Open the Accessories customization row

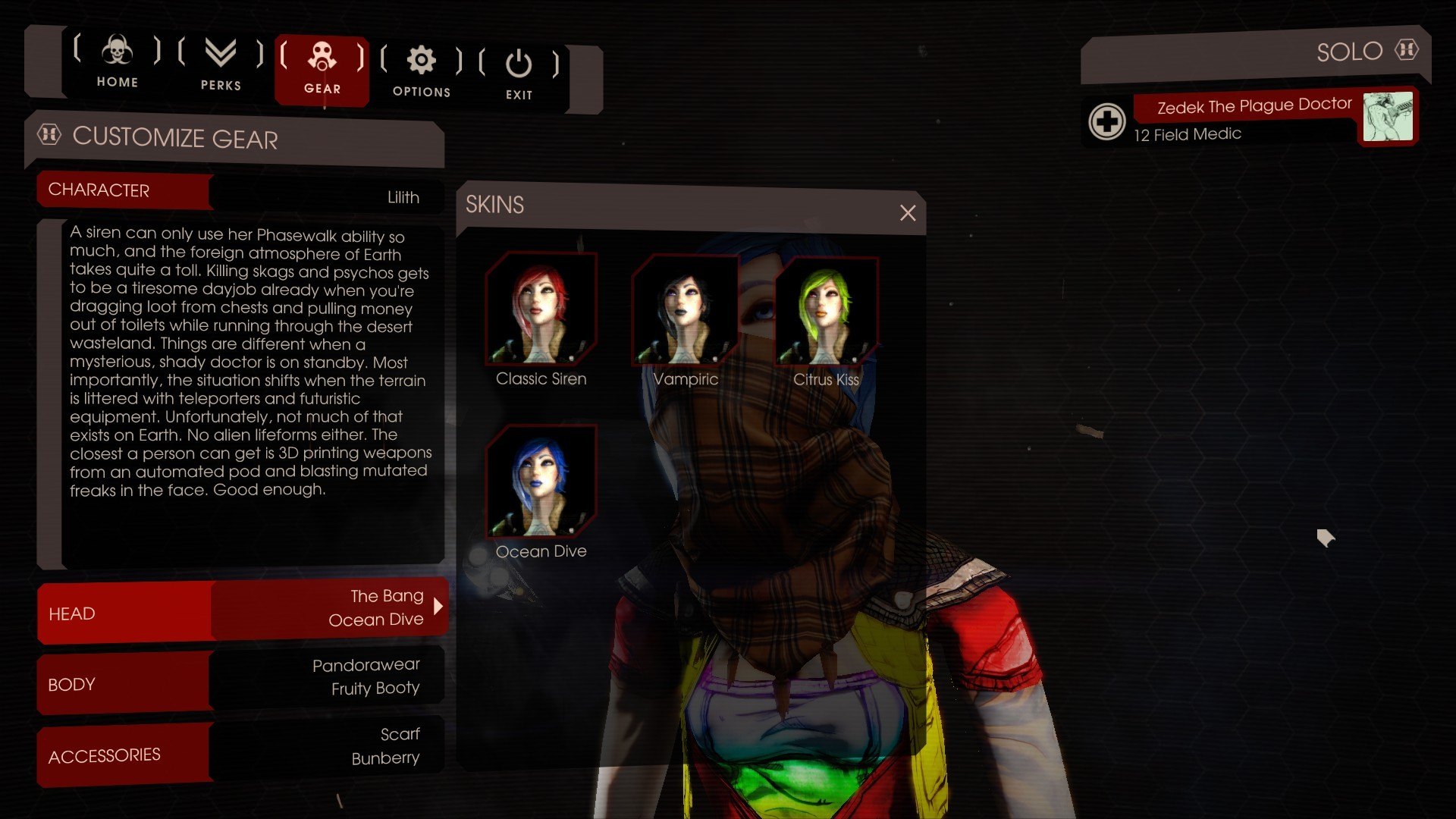pos(240,751)
